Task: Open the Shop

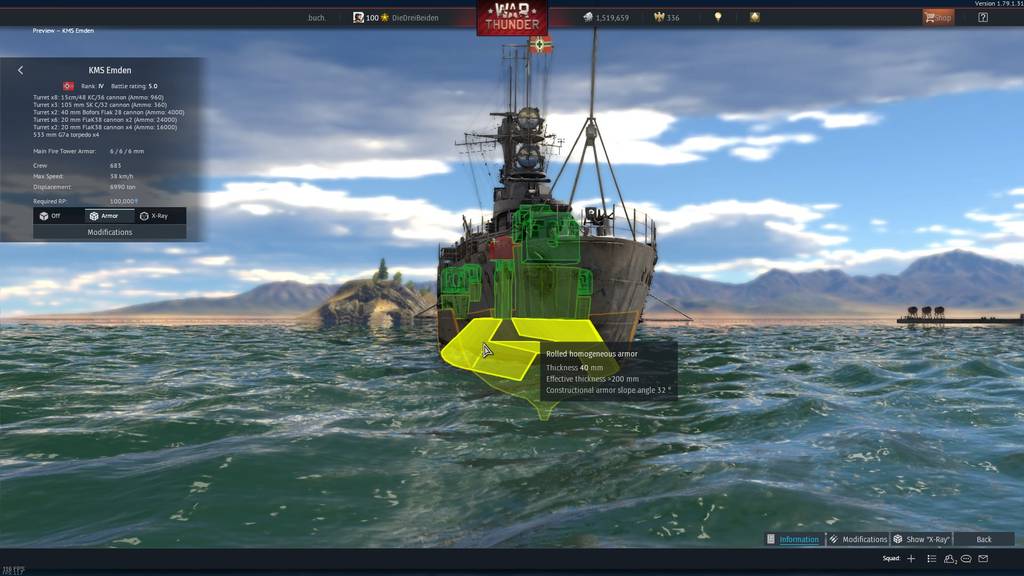Action: pyautogui.click(x=938, y=17)
